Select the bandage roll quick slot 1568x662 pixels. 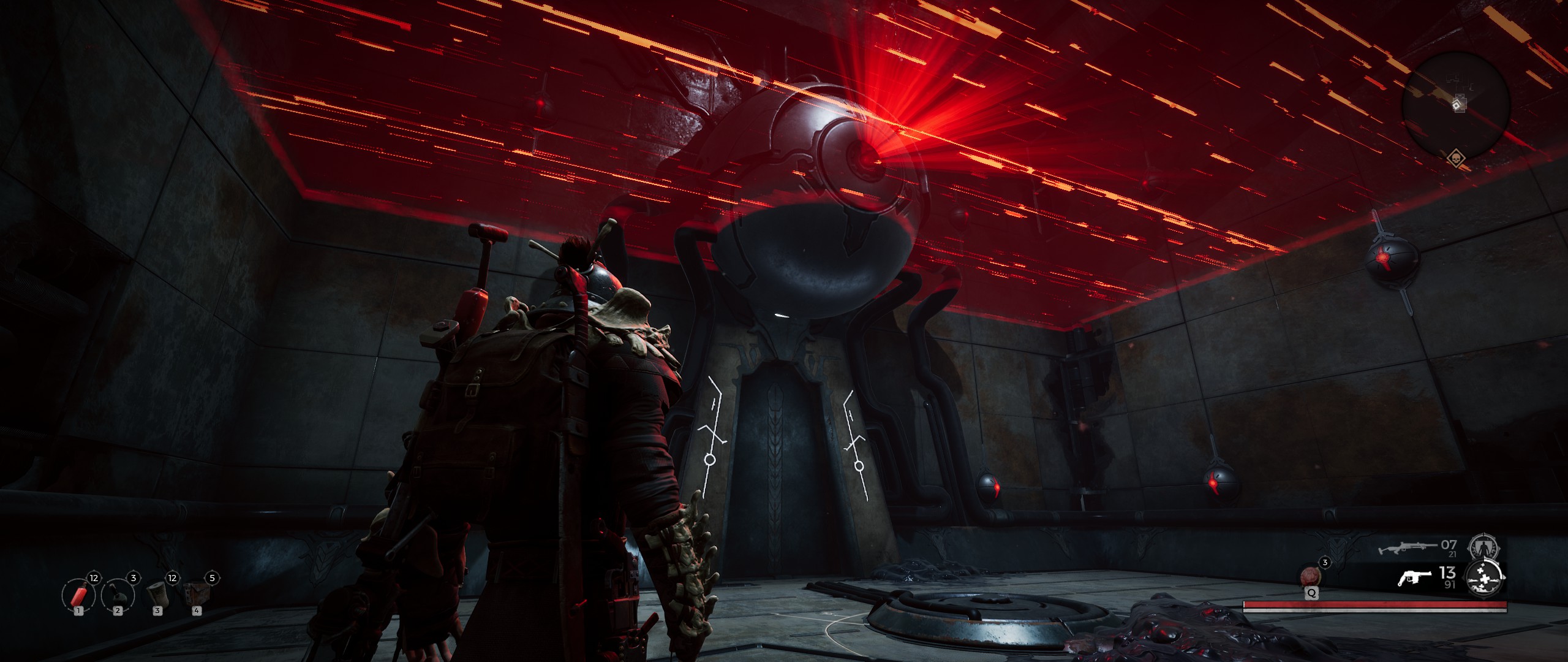(157, 595)
